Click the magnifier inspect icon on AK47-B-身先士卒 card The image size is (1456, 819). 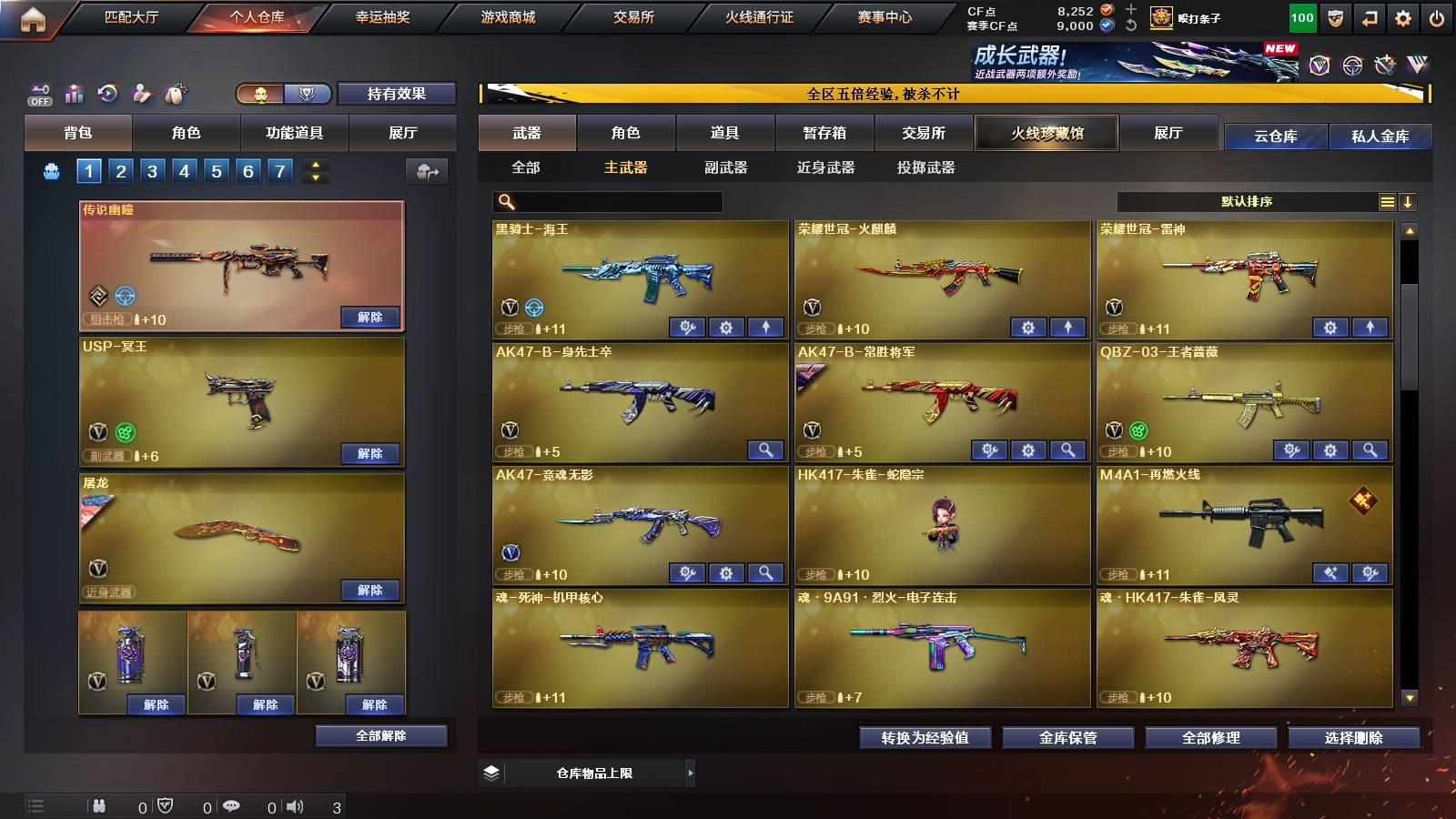pyautogui.click(x=767, y=450)
